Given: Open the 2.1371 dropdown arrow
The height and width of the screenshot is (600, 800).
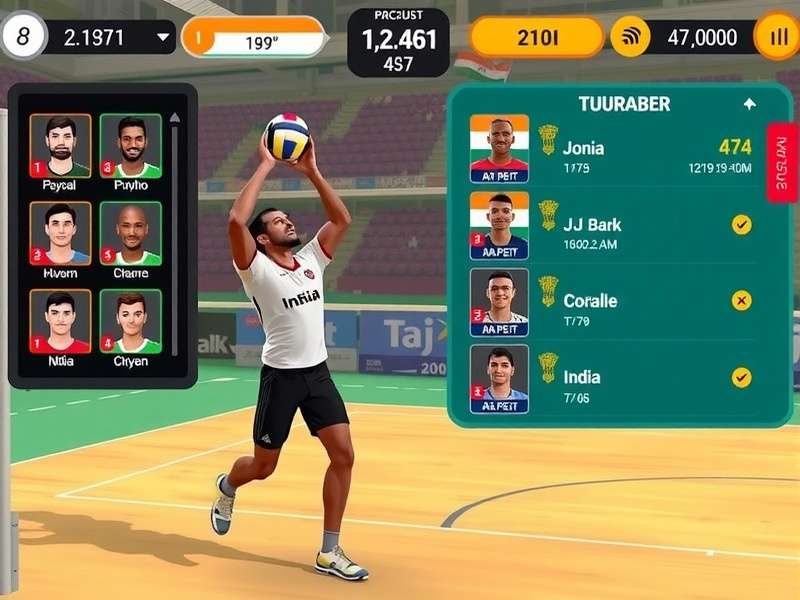Looking at the screenshot, I should pos(164,38).
